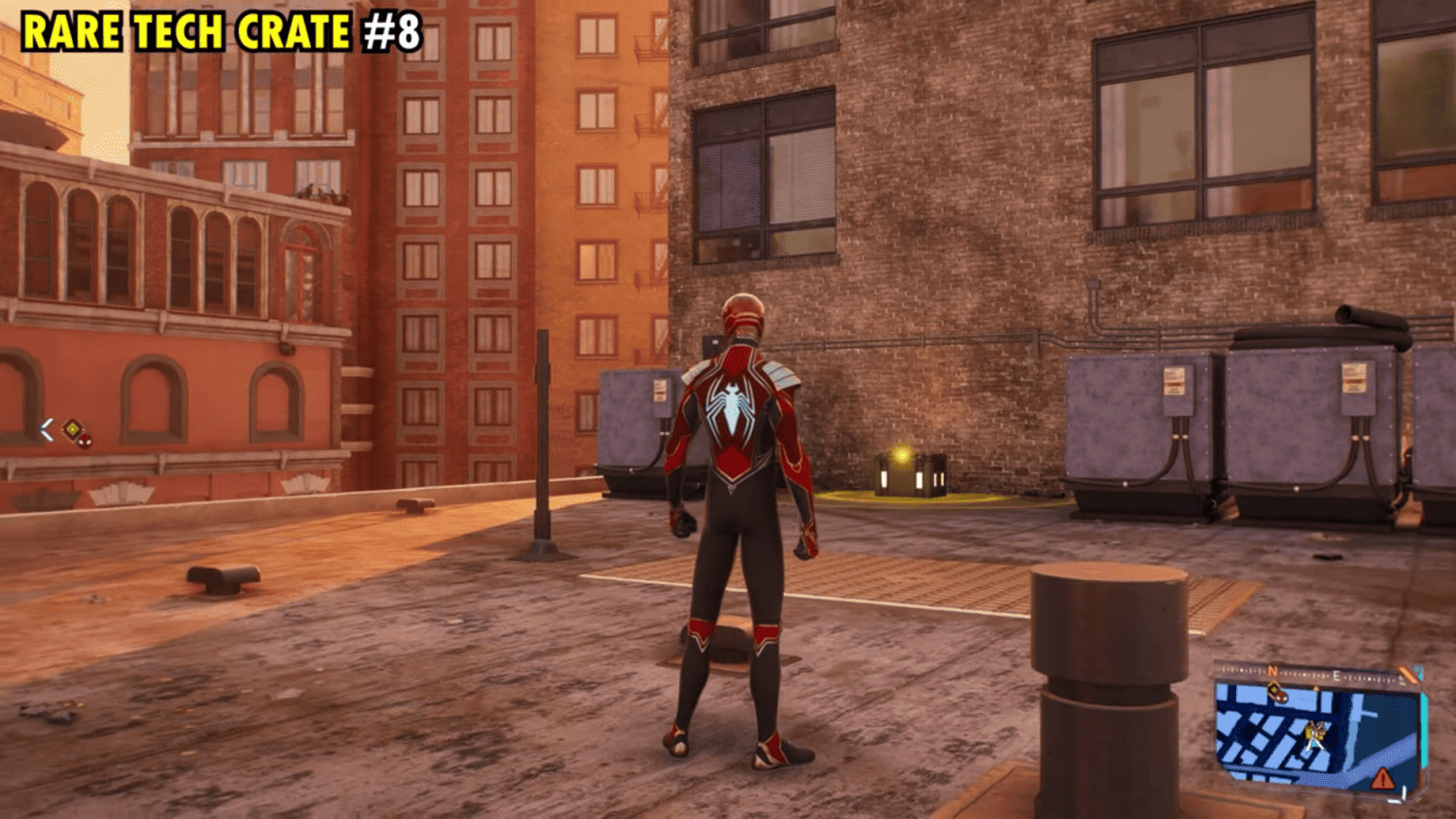Click the E east indicator on the compass bar

click(x=1337, y=676)
